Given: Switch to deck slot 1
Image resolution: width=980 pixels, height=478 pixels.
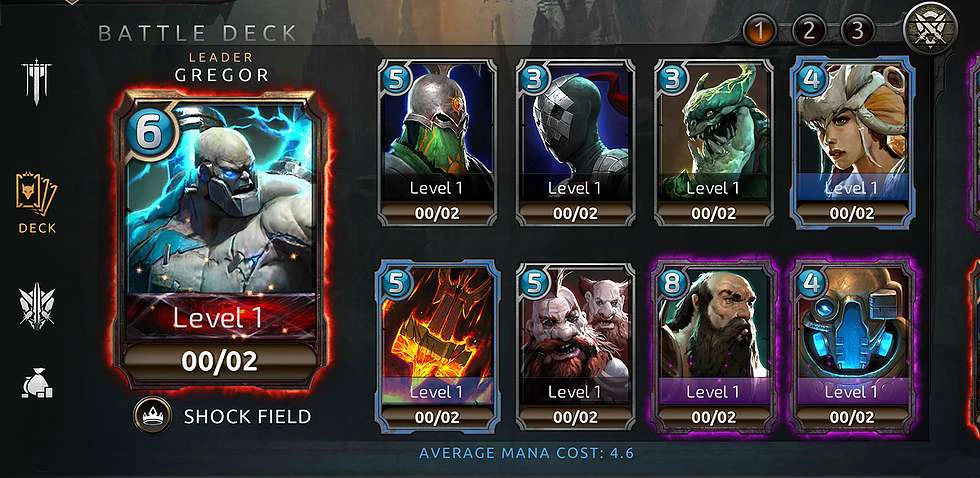Looking at the screenshot, I should click(759, 31).
